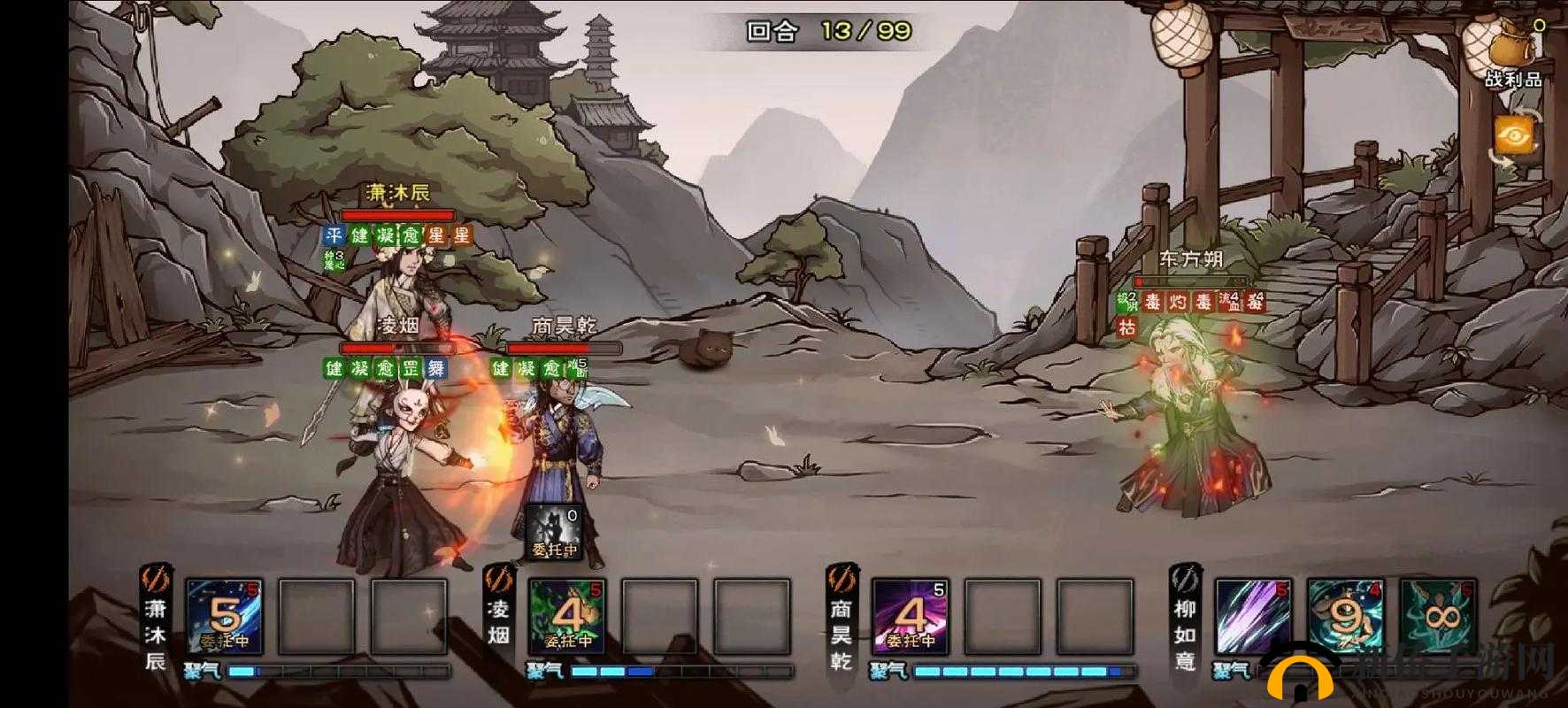Inspect 东方朔's red 枯 debuff icon
This screenshot has height=708, width=1568.
pos(1126,327)
